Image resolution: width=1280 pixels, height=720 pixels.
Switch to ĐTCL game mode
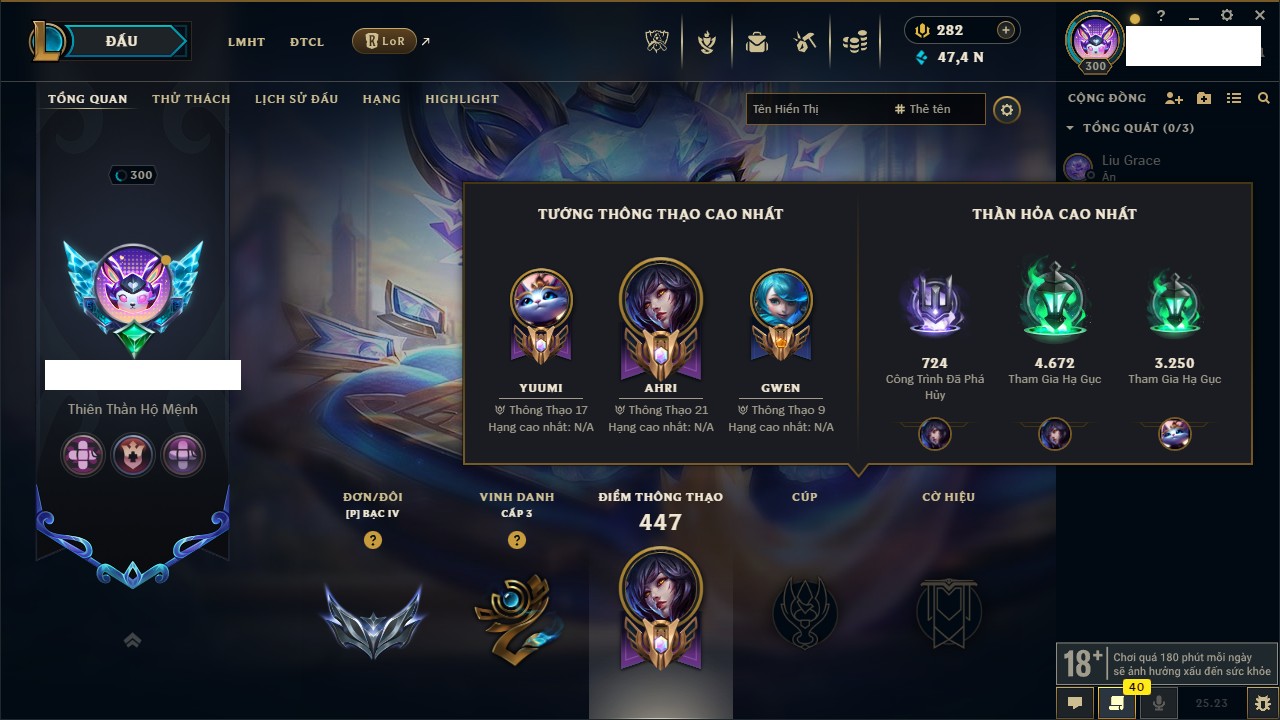coord(307,42)
